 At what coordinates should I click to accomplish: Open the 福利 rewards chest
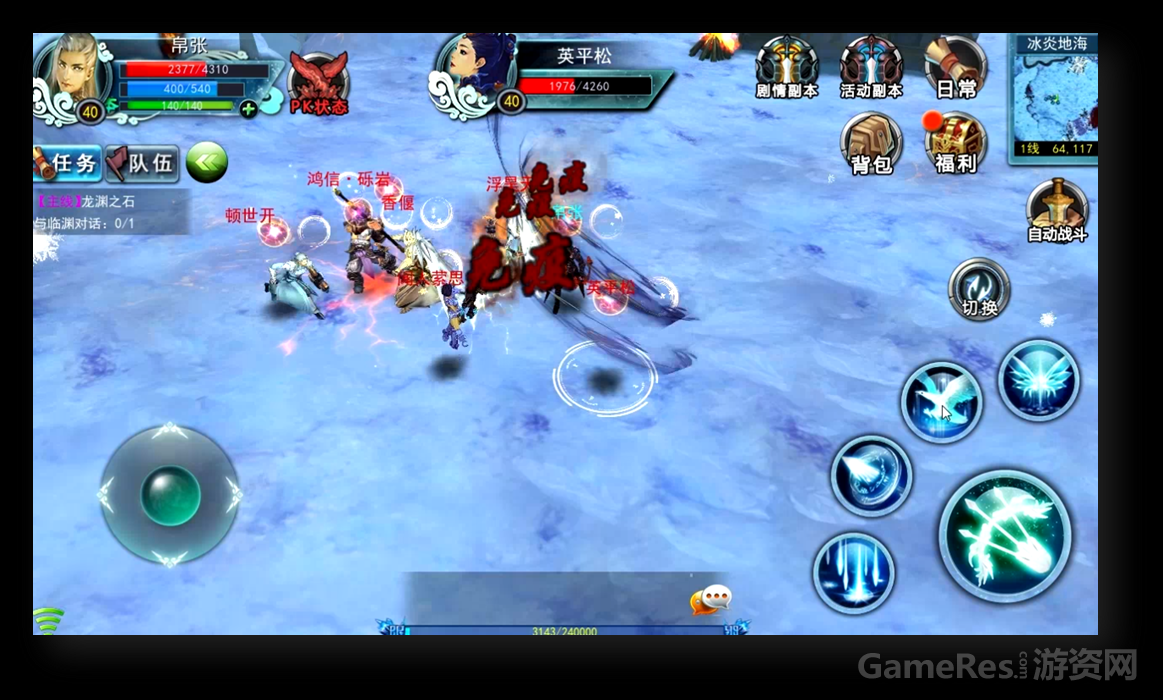click(x=955, y=143)
